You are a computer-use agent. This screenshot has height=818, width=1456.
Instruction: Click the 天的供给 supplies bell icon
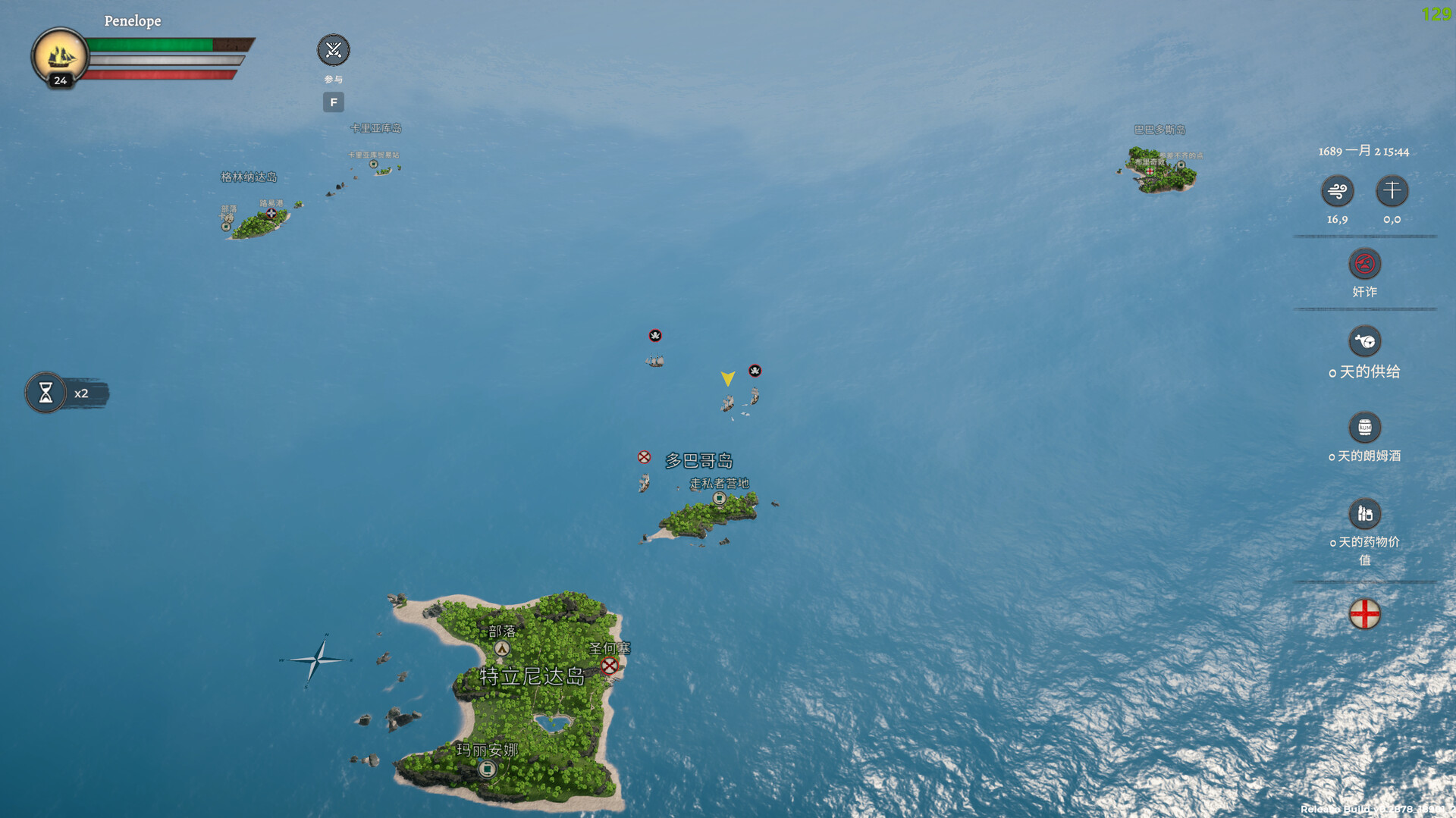tap(1364, 342)
